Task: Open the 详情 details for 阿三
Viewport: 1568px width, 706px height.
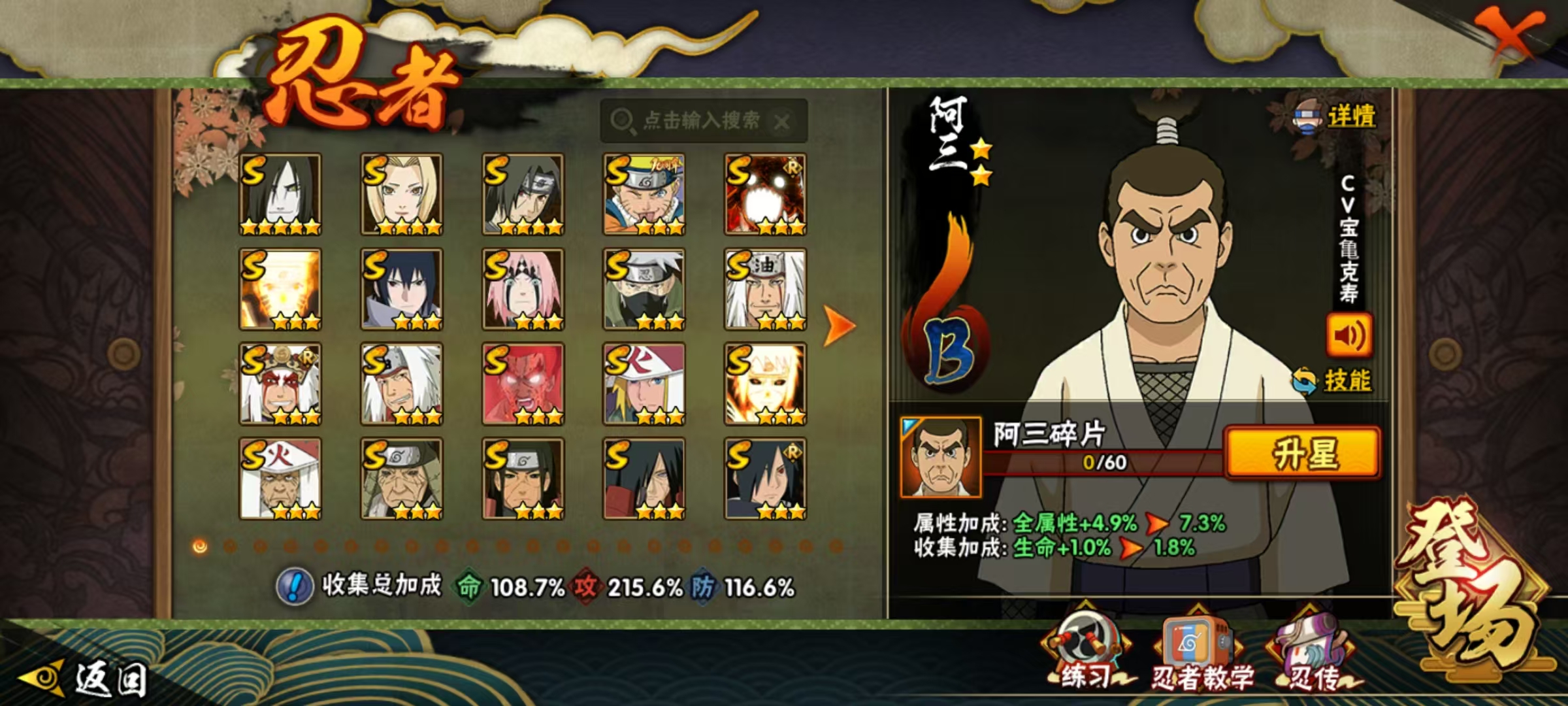Action: (1337, 118)
